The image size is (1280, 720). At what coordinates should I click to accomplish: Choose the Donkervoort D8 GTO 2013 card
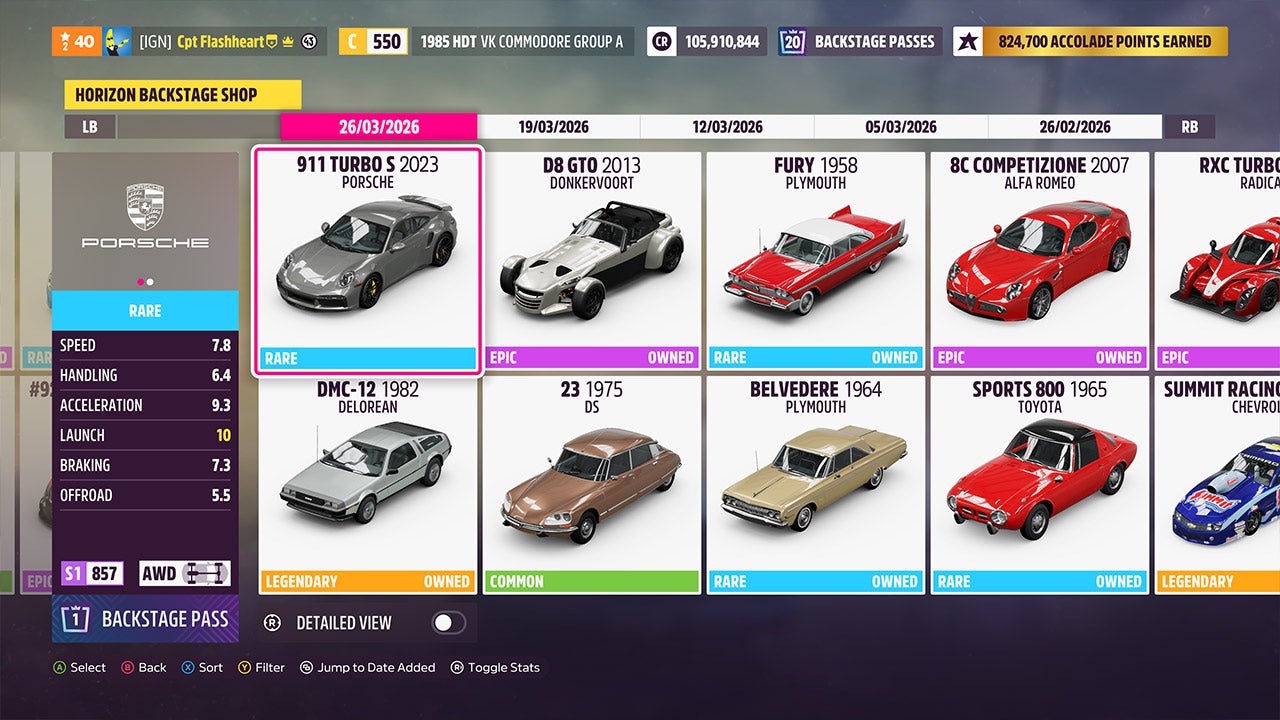click(592, 260)
